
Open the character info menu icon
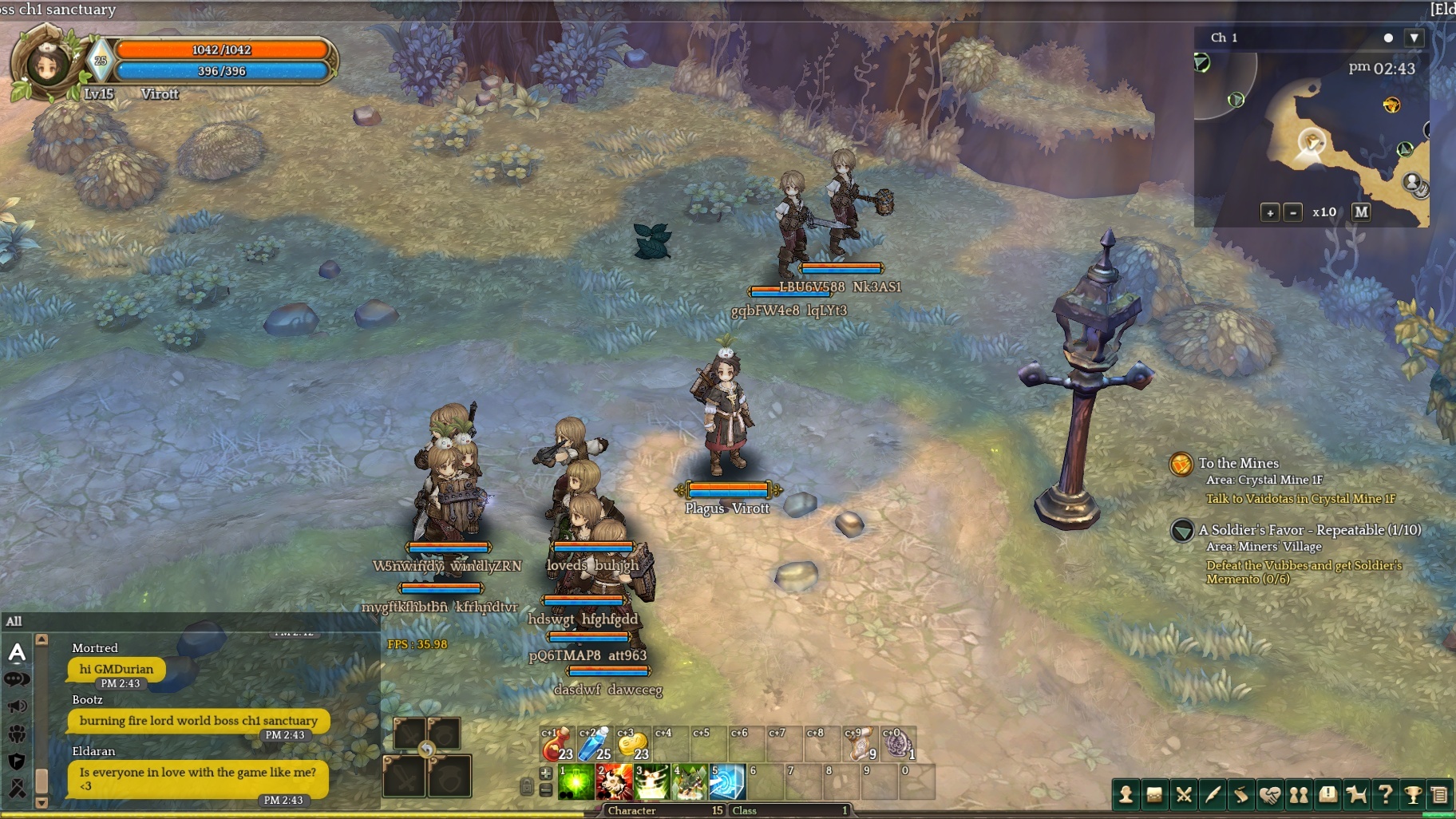tap(1126, 795)
